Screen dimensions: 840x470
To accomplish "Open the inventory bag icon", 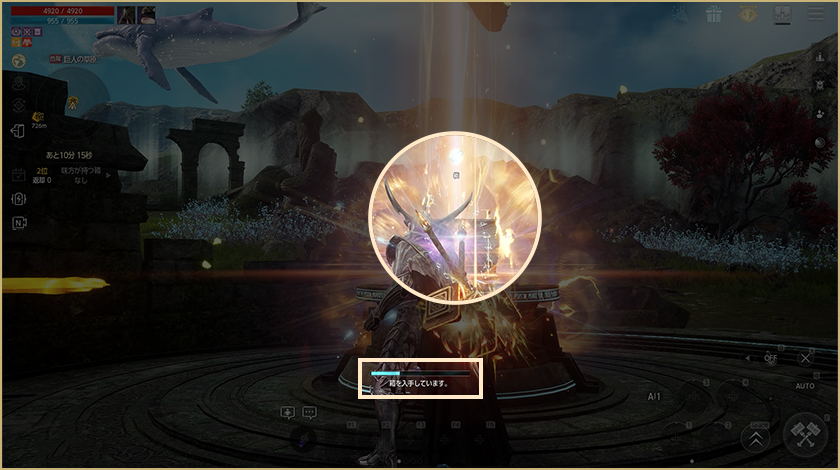I will click(781, 15).
